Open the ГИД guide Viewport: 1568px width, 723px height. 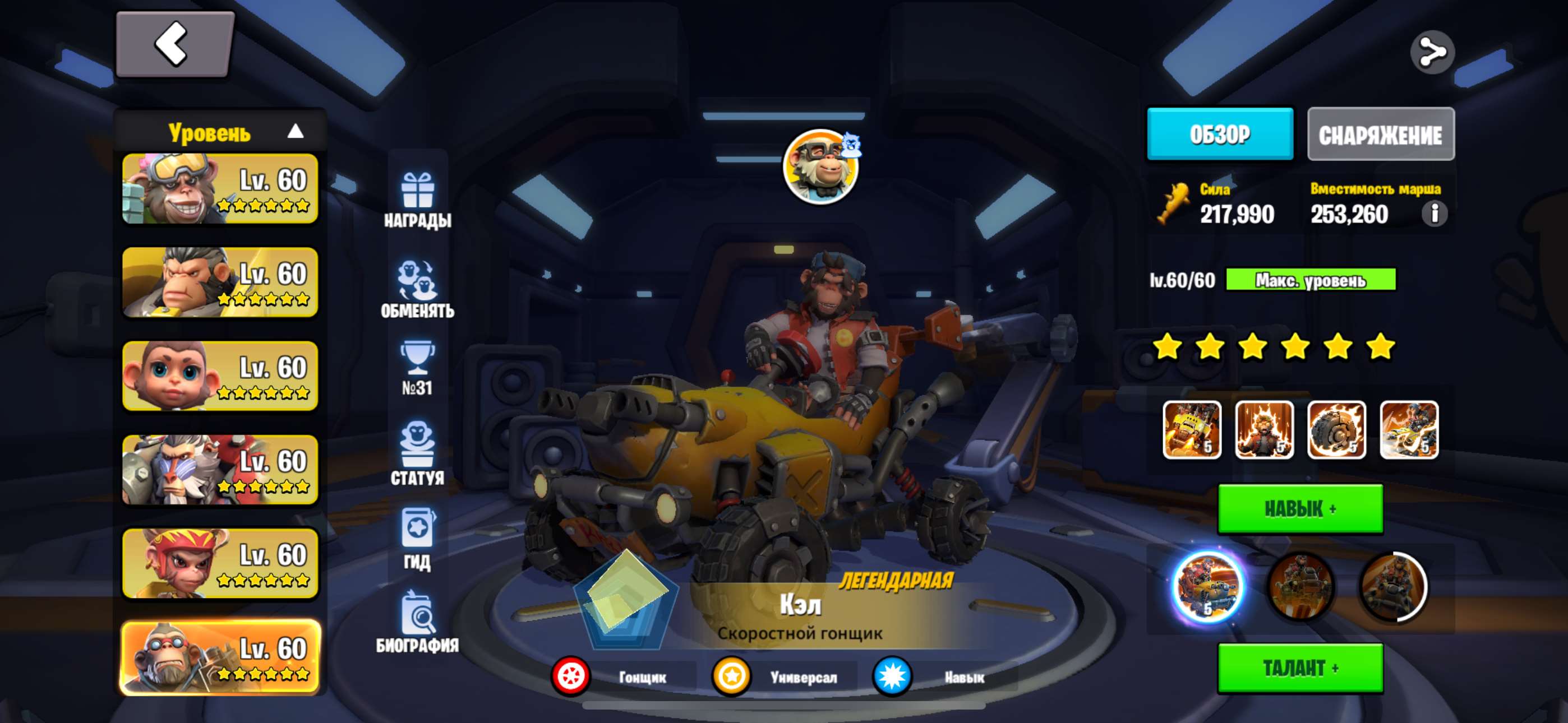418,539
